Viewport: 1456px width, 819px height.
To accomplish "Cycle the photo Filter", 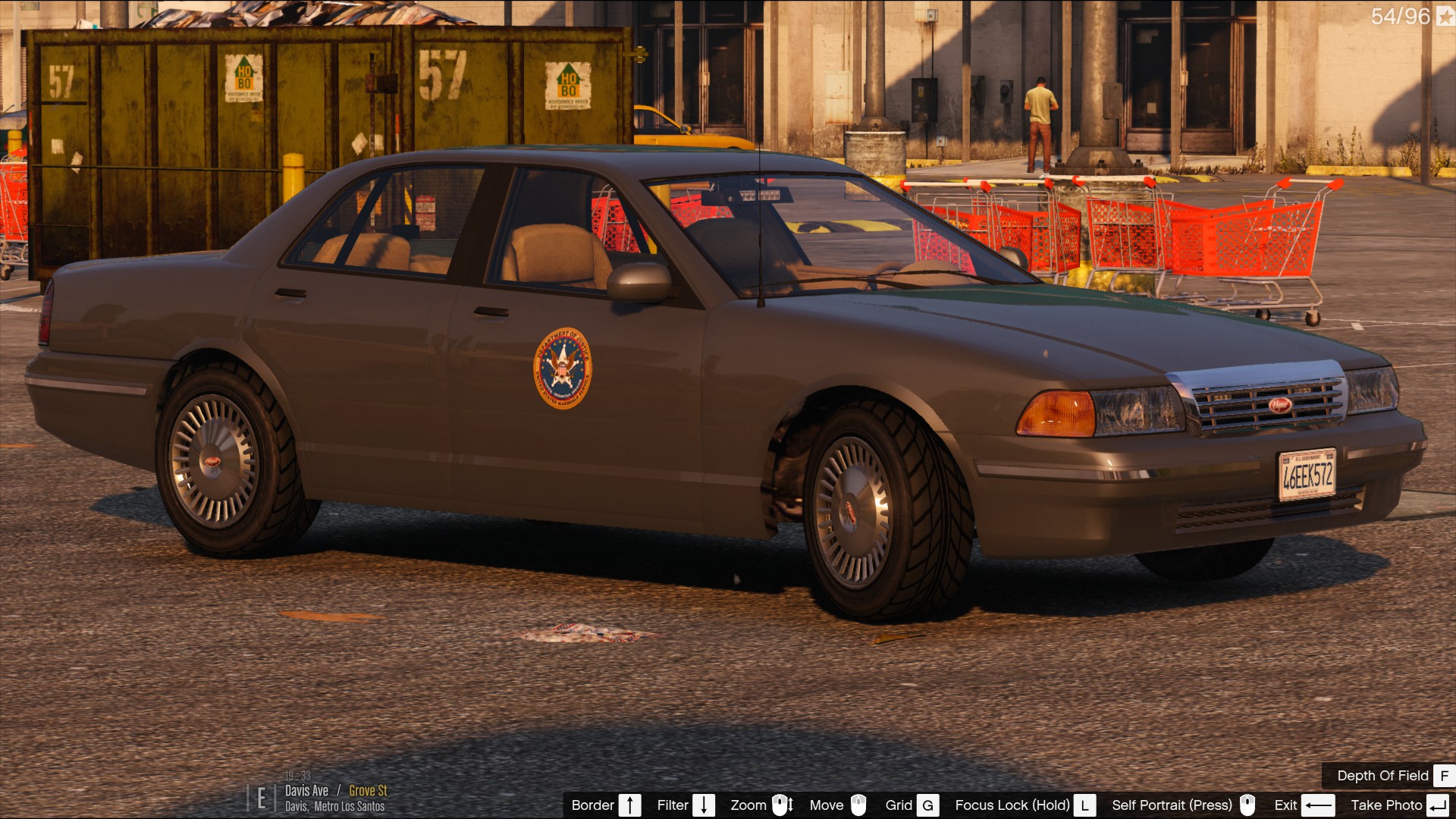I will tap(686, 805).
